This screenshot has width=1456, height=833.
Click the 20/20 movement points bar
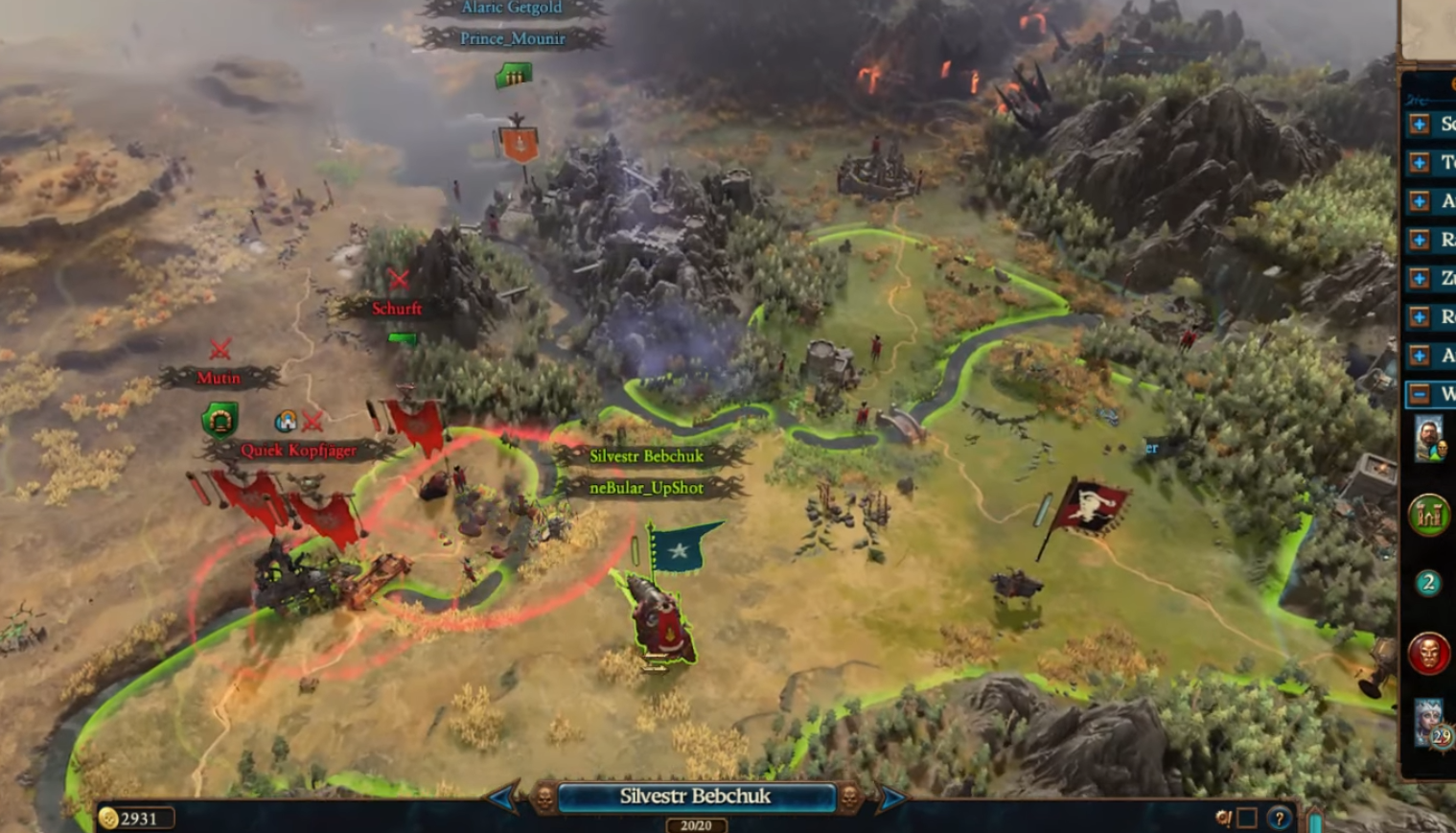[x=696, y=825]
